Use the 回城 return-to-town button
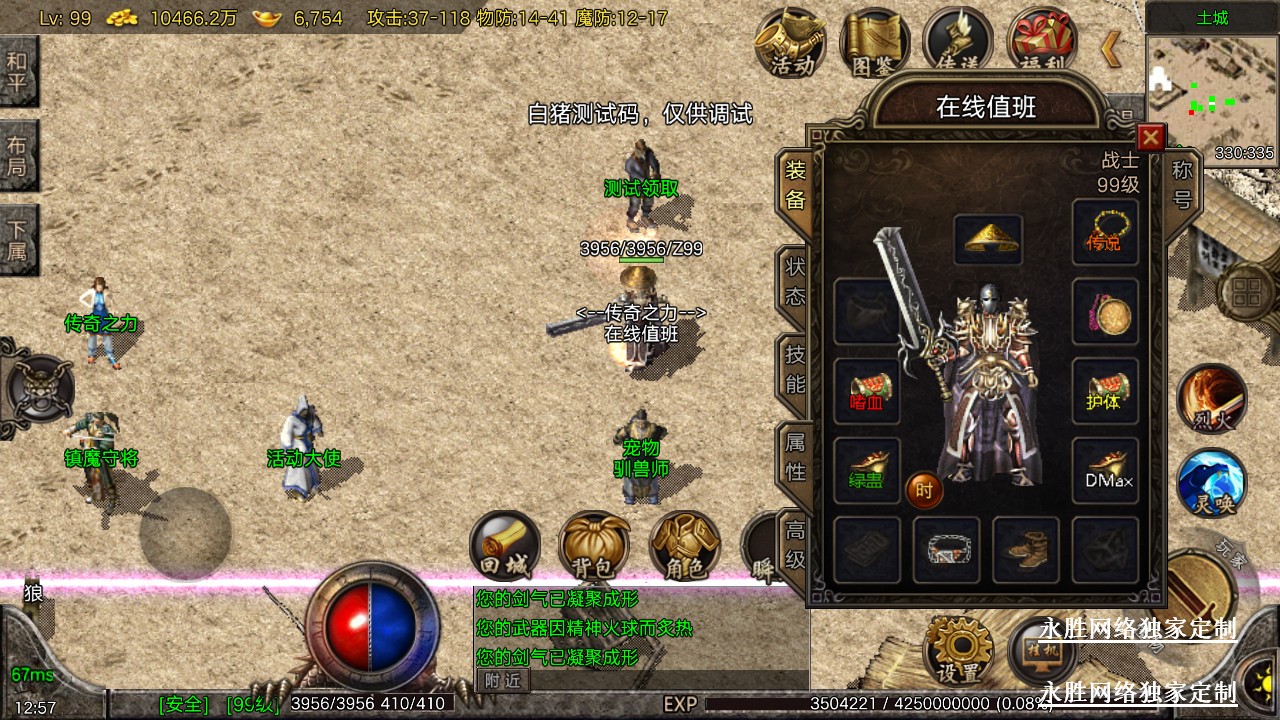Screen dimensions: 1280x720 [x=505, y=548]
